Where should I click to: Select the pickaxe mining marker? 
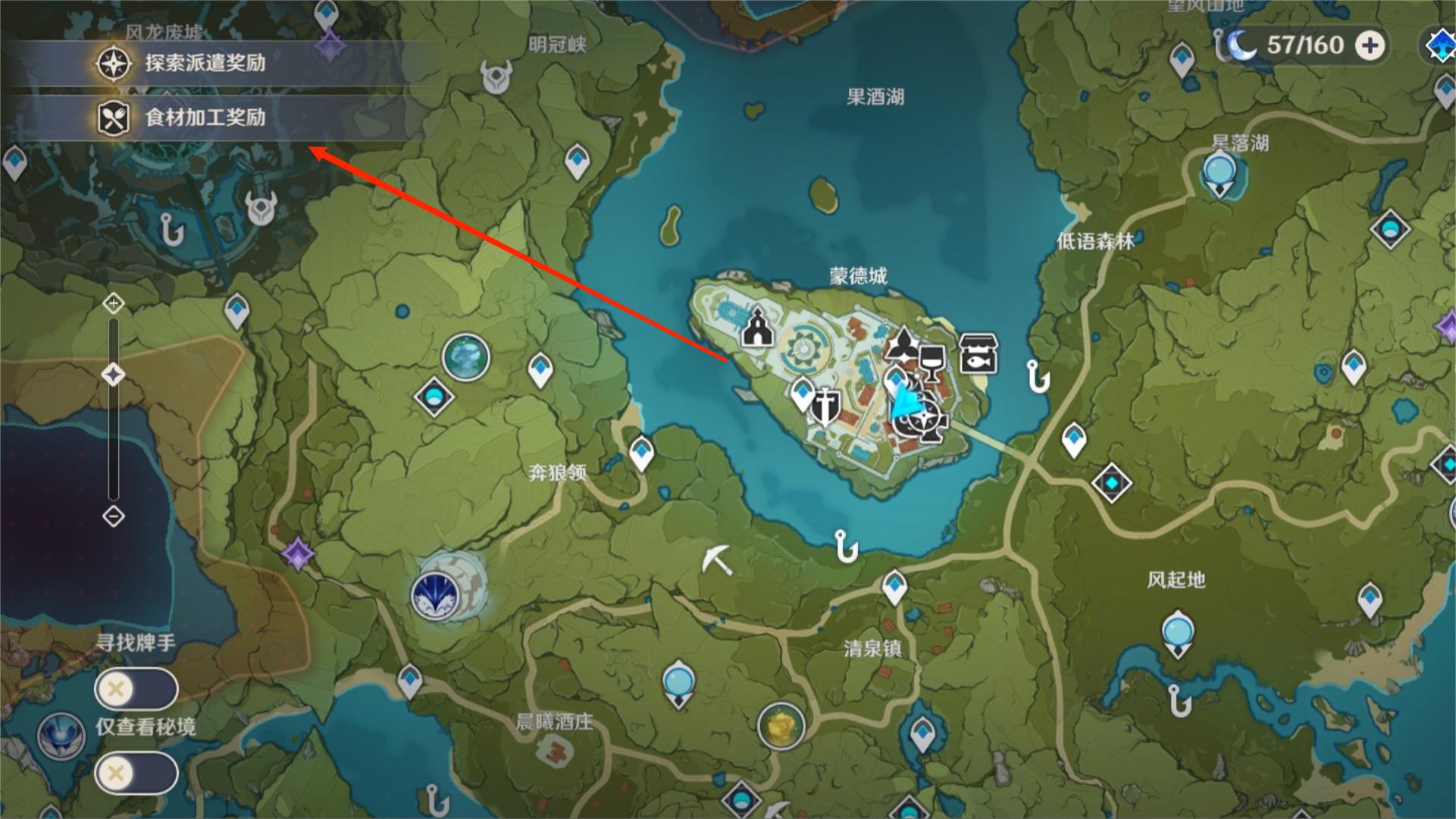tap(716, 560)
